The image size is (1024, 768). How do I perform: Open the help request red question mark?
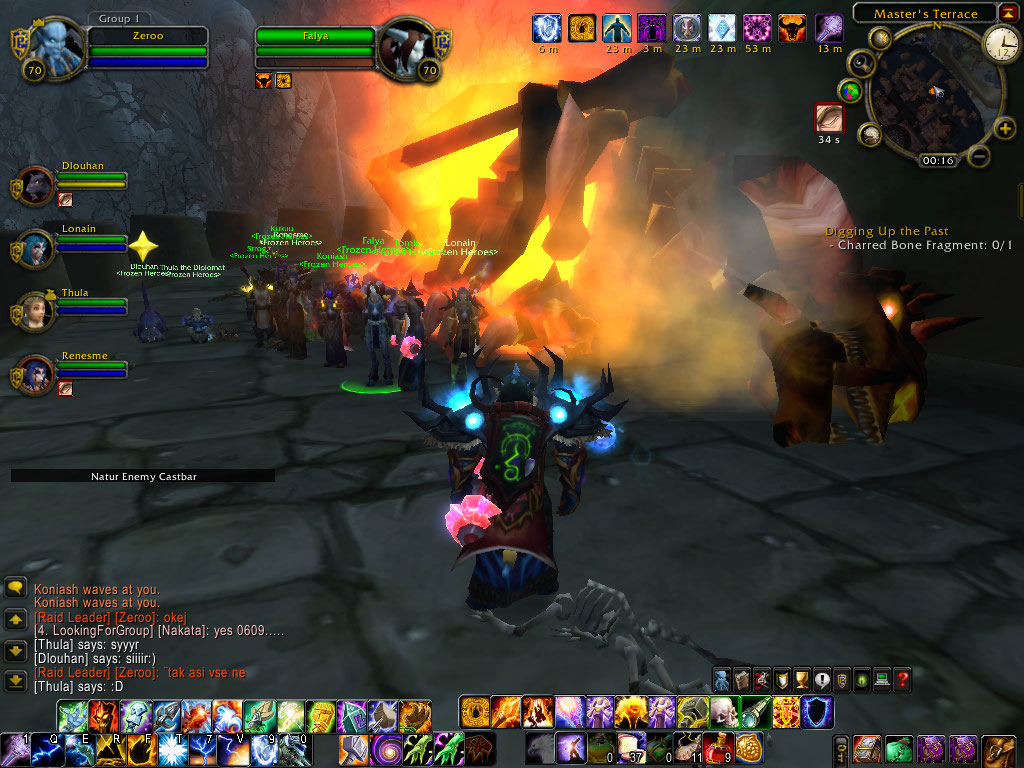902,679
